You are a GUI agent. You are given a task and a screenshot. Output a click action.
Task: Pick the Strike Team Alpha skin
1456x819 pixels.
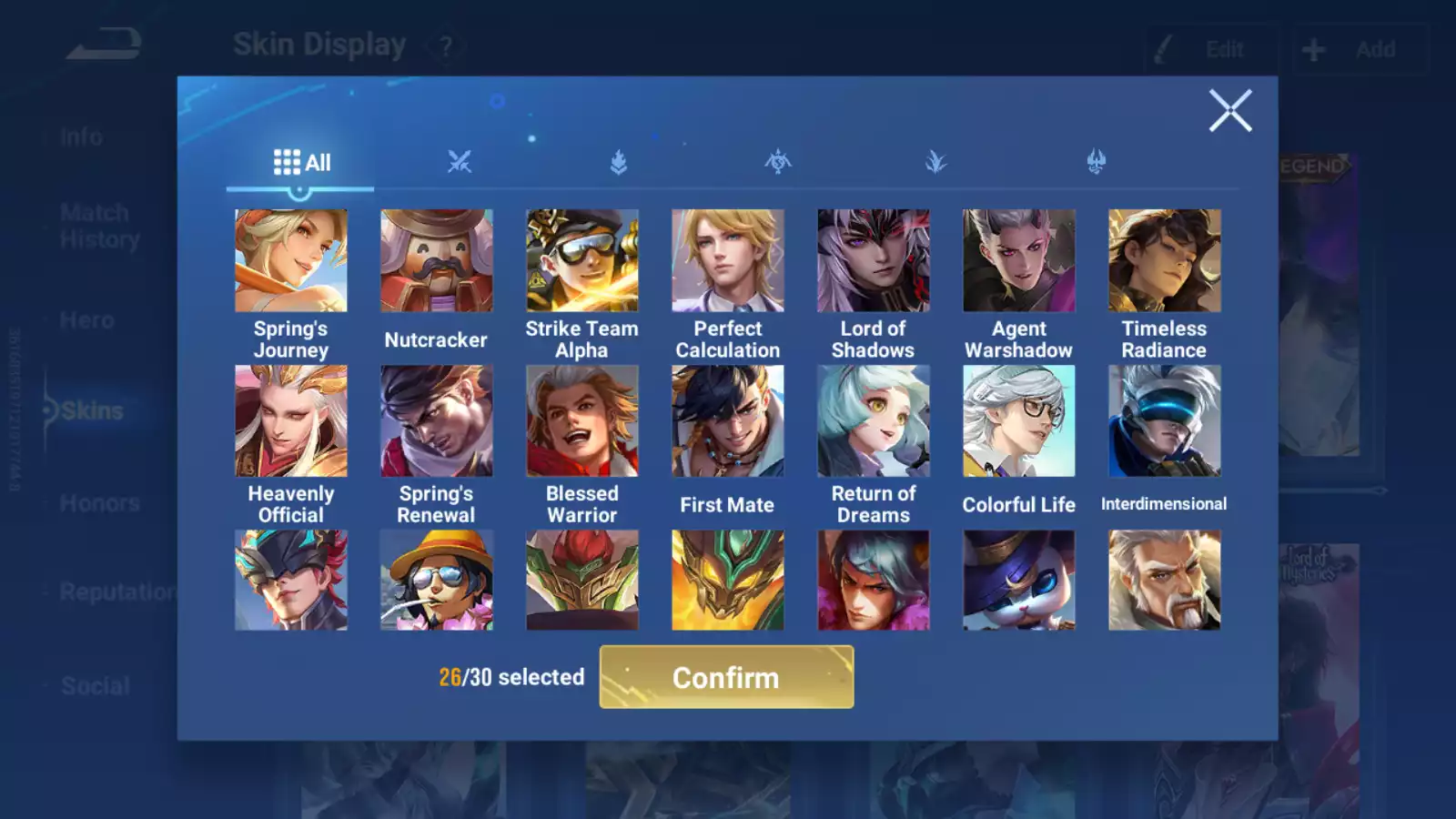582,261
